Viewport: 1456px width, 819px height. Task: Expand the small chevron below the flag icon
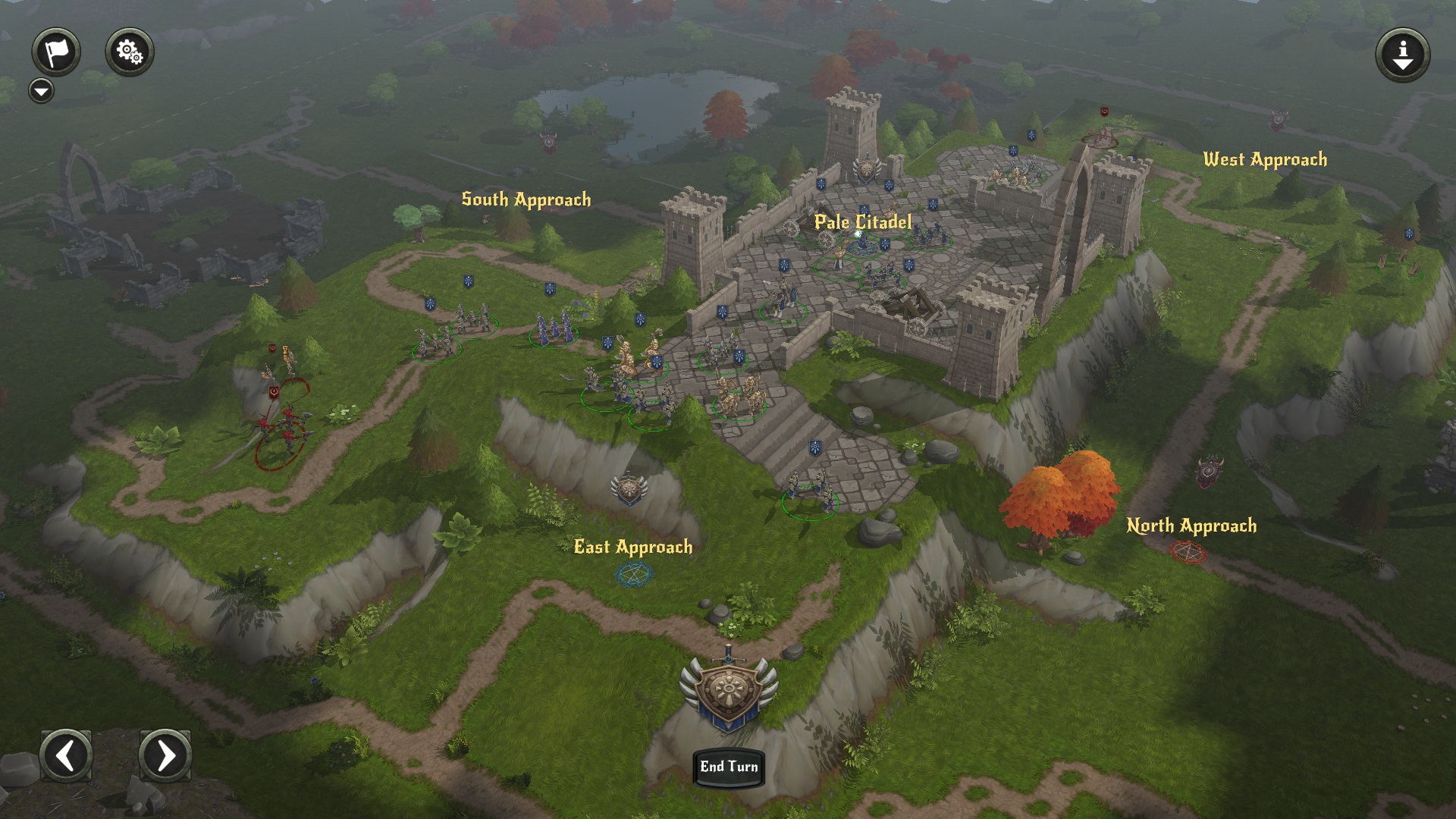[41, 90]
